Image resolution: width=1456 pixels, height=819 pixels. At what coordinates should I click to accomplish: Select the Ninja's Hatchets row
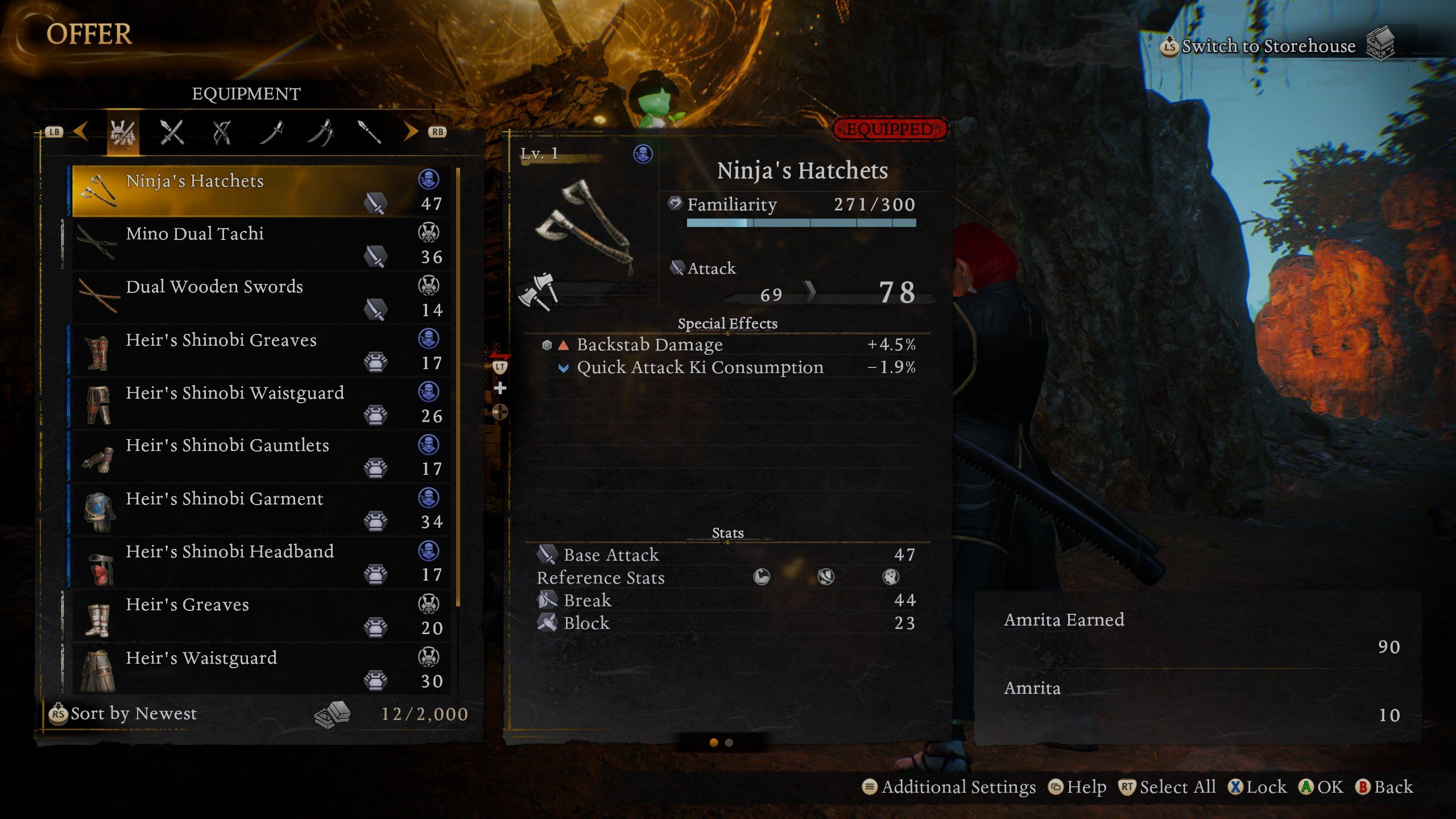coord(262,191)
